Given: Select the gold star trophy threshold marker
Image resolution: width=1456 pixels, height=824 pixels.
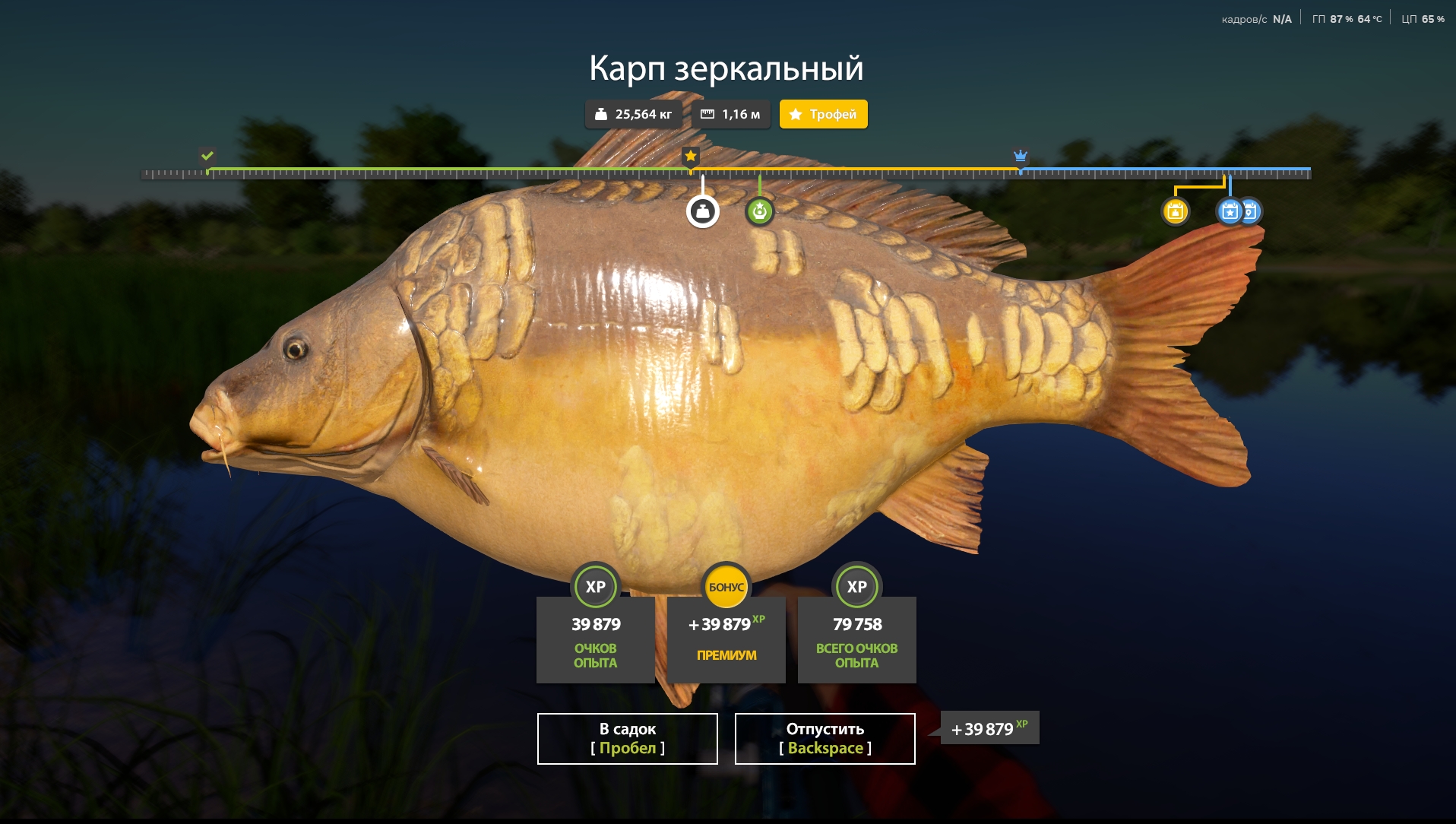Looking at the screenshot, I should (x=690, y=156).
